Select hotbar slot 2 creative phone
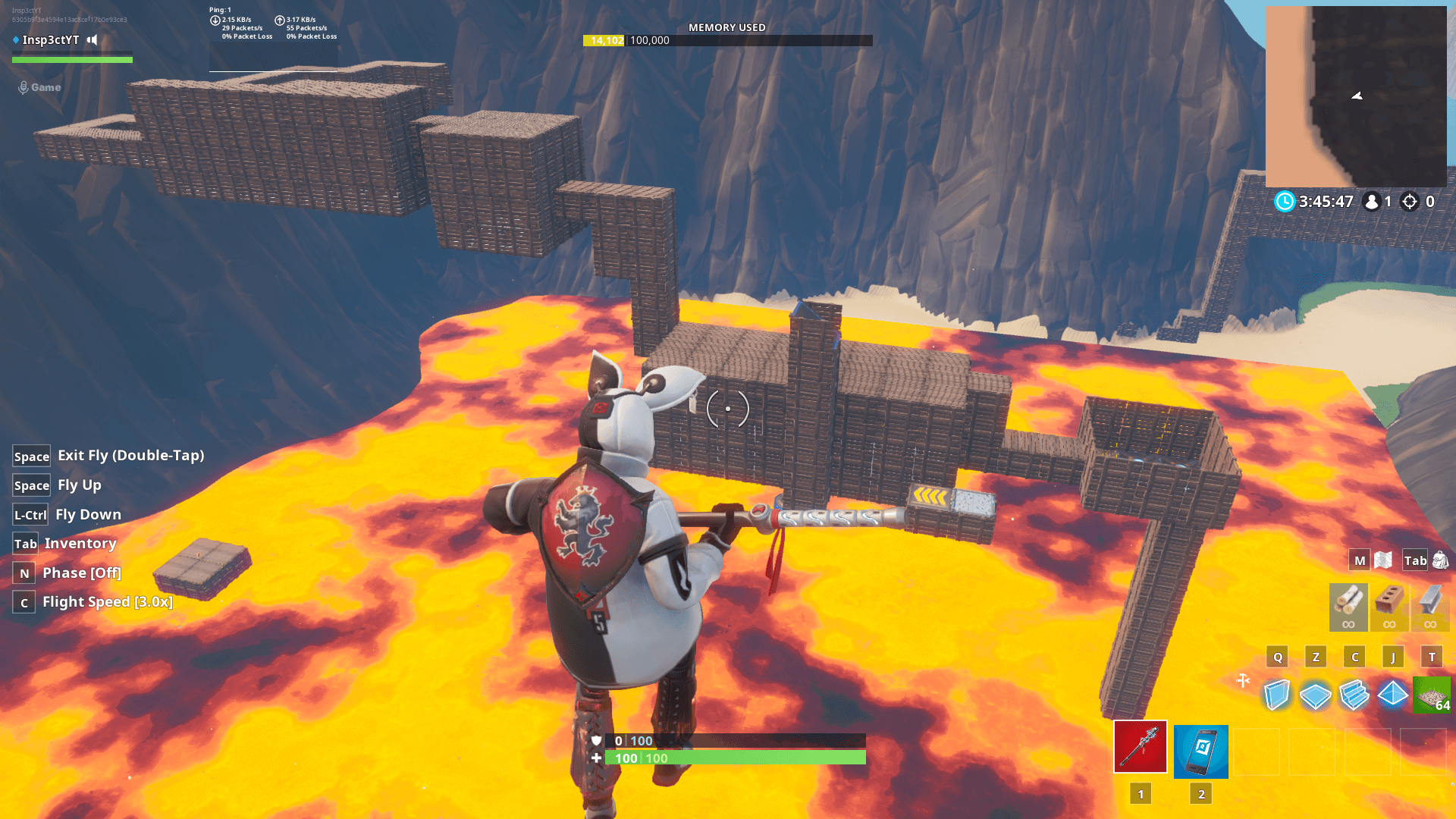 1201,751
